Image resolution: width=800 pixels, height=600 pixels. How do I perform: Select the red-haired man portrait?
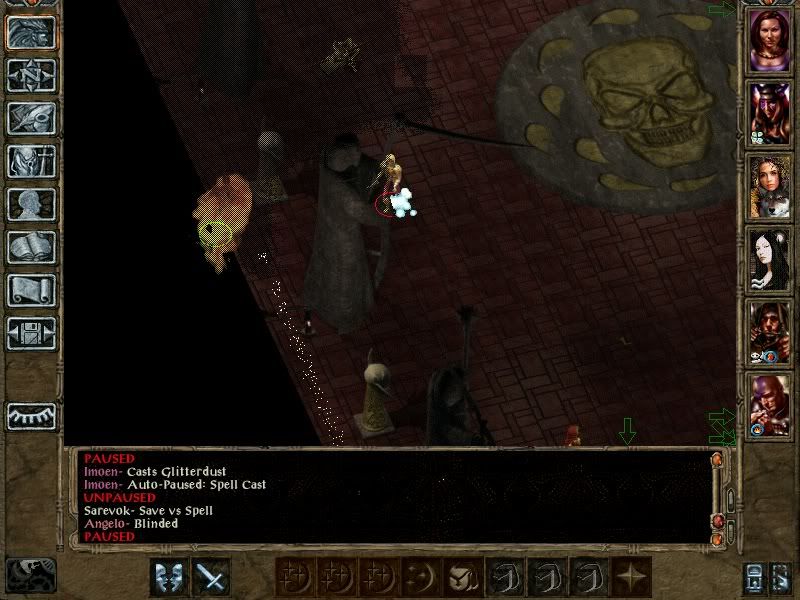coord(770,332)
